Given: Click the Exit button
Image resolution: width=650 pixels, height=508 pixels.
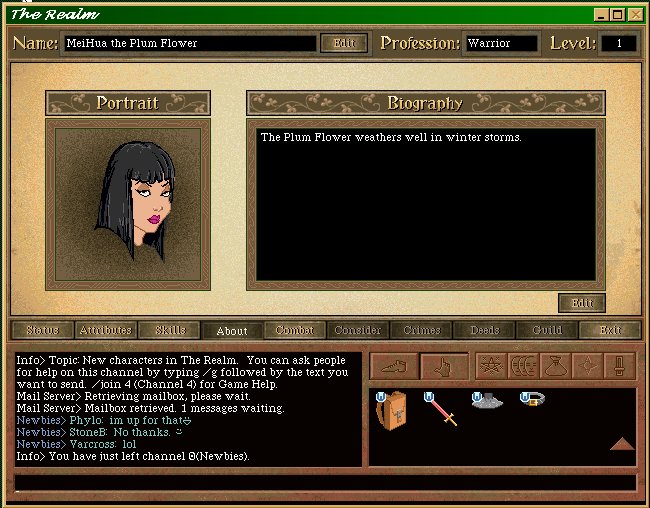Looking at the screenshot, I should pyautogui.click(x=610, y=330).
